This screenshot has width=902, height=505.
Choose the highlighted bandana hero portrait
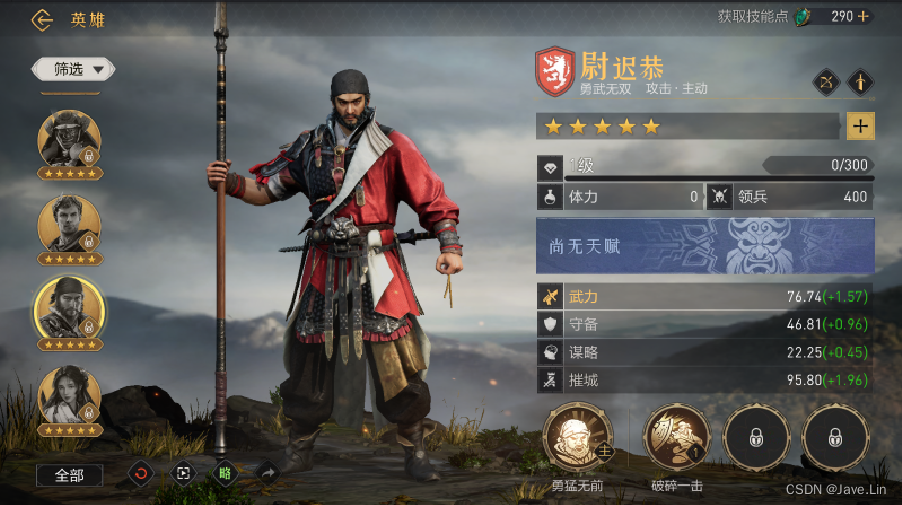coord(69,307)
